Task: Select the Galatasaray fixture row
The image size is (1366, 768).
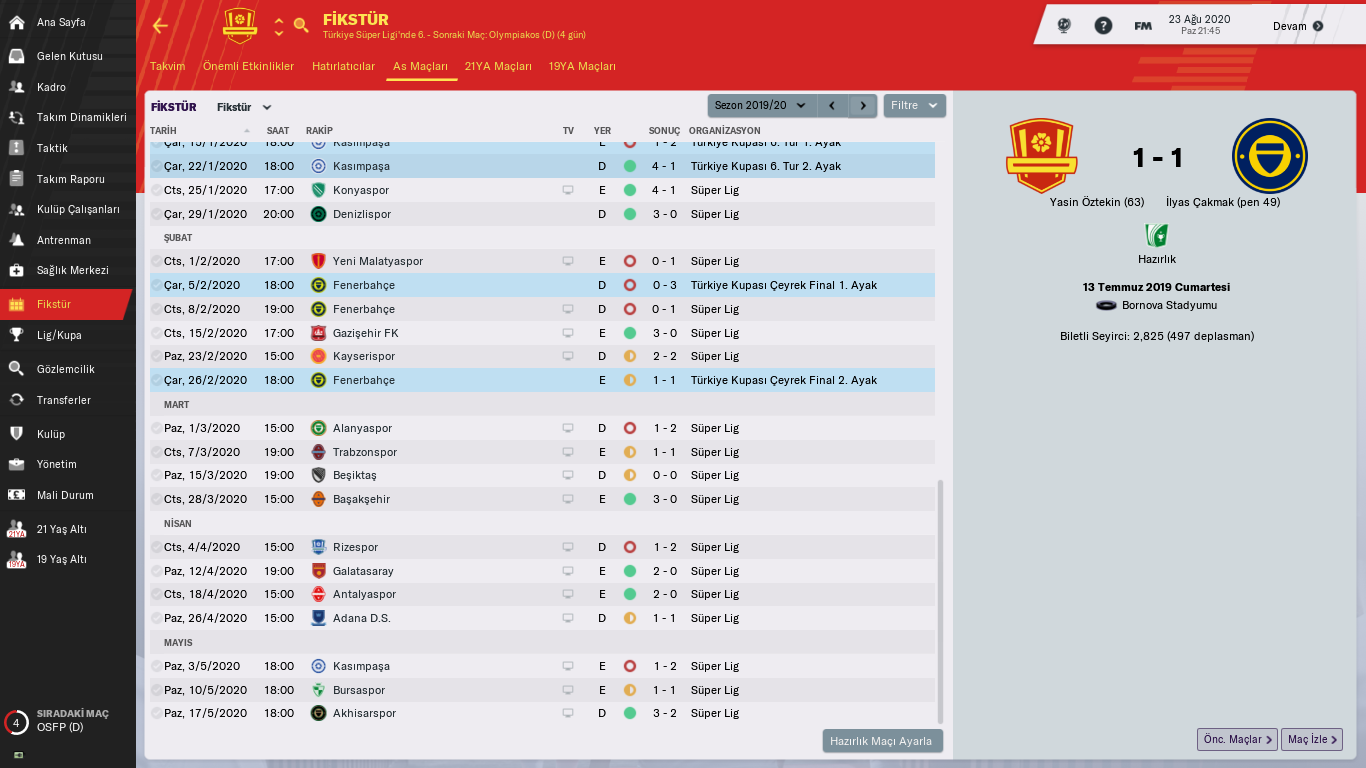Action: tap(362, 571)
